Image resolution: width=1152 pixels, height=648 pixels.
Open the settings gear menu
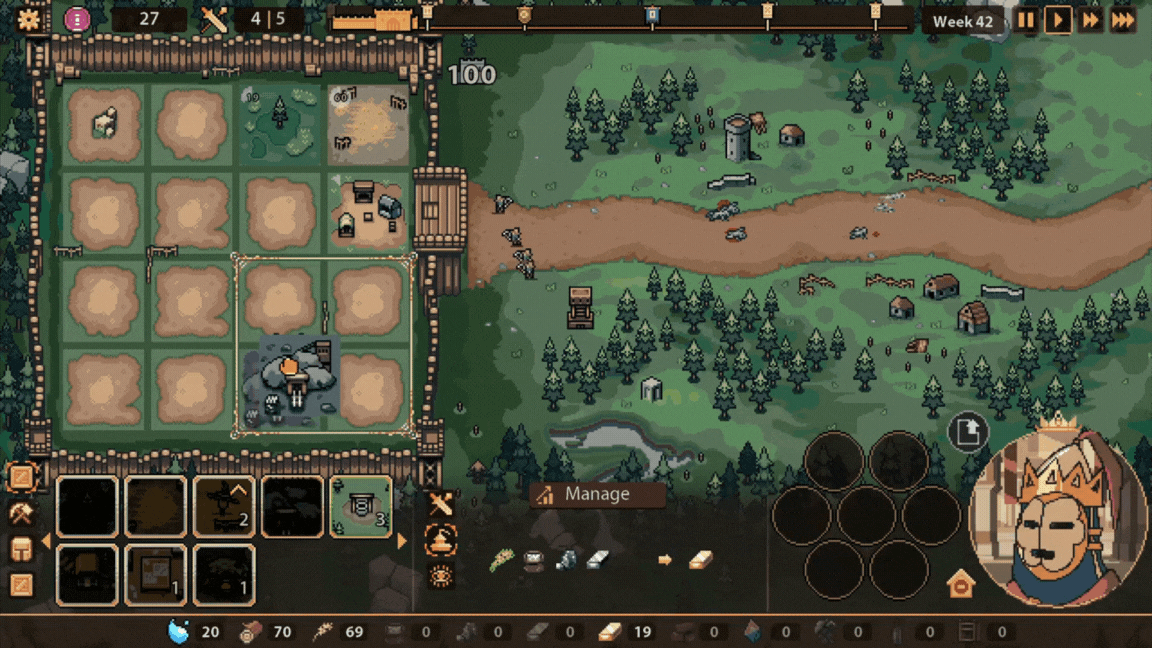[29, 19]
